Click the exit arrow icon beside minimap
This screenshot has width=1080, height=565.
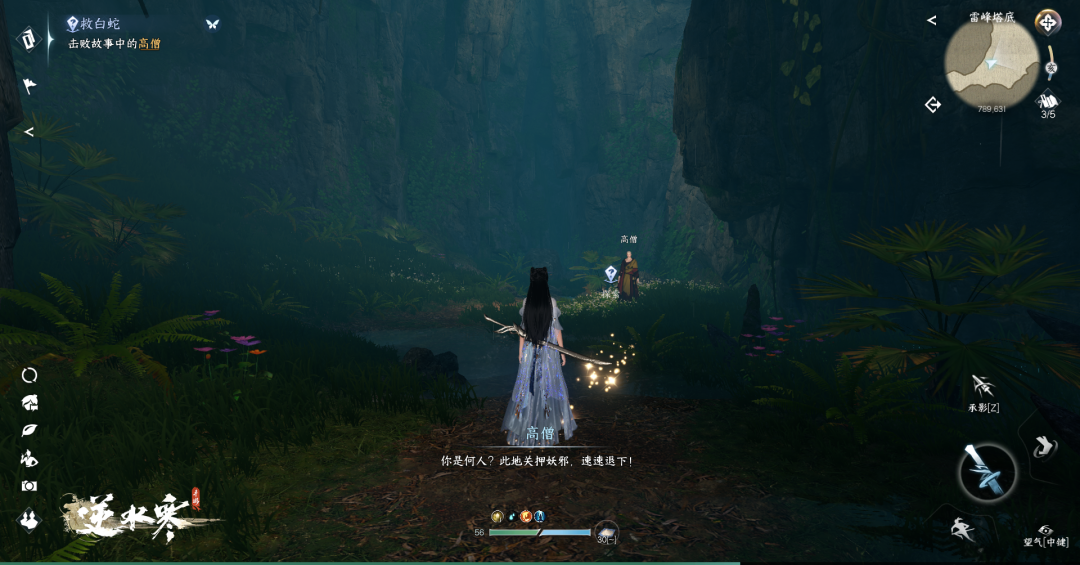tap(933, 104)
